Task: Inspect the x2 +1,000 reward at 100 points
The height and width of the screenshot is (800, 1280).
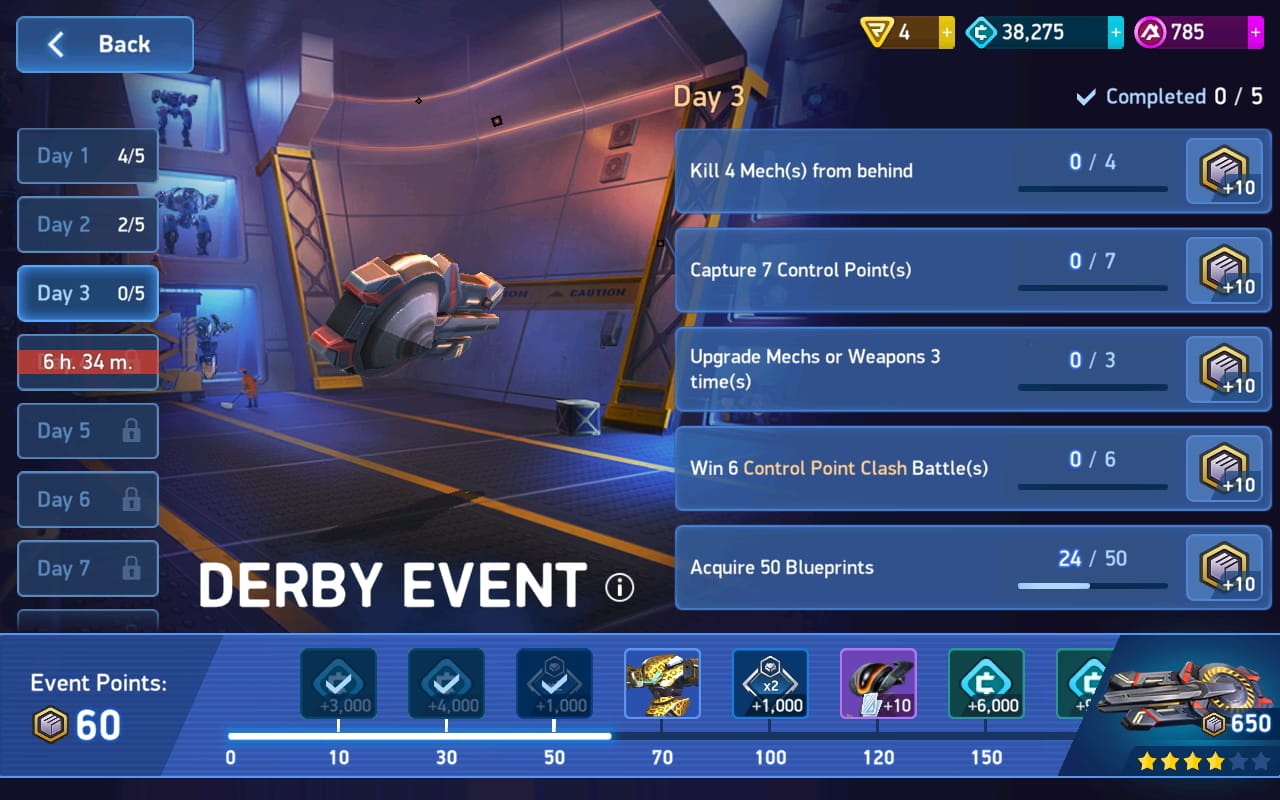Action: tap(770, 684)
